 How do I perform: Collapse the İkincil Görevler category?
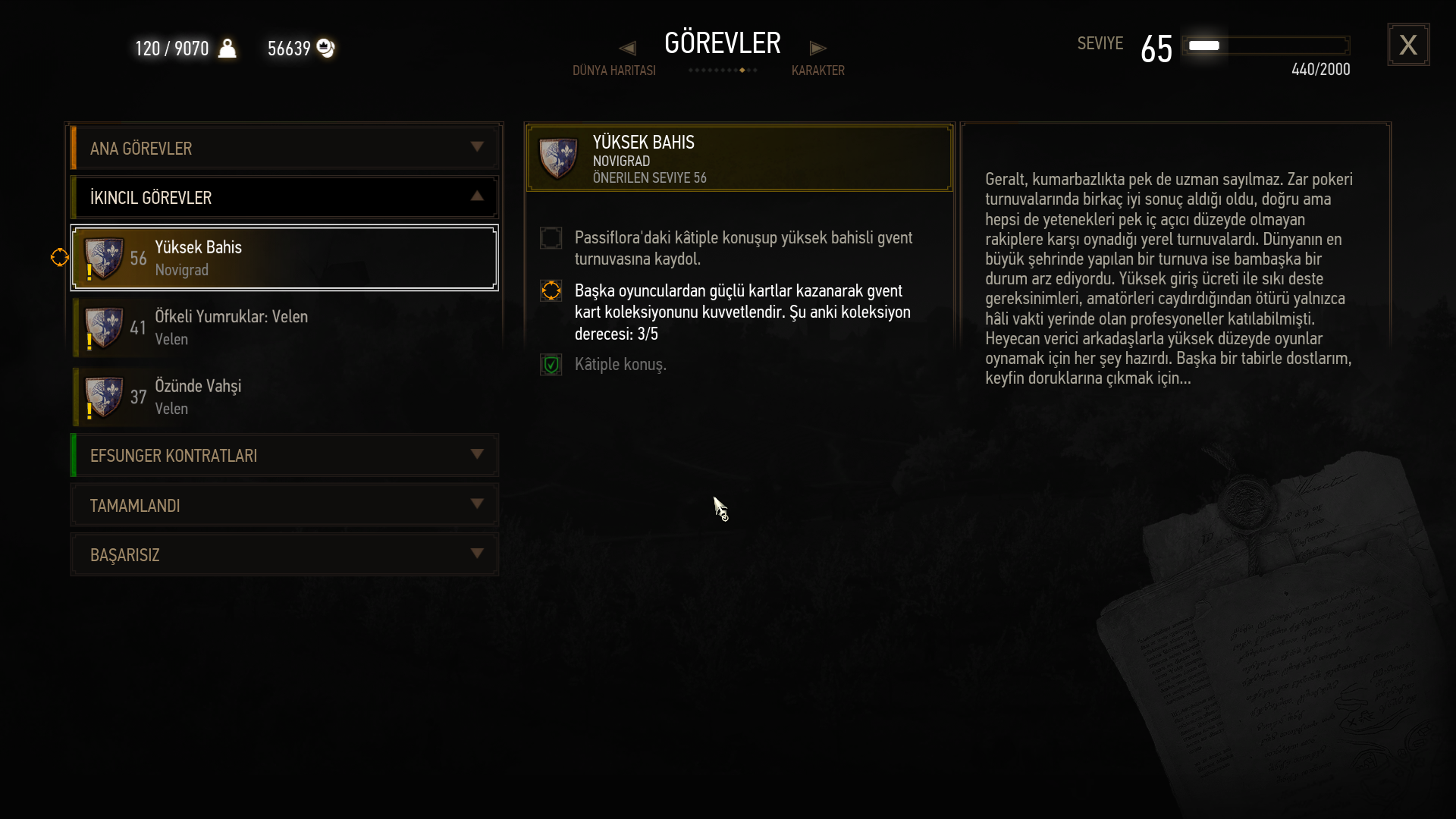[x=284, y=197]
